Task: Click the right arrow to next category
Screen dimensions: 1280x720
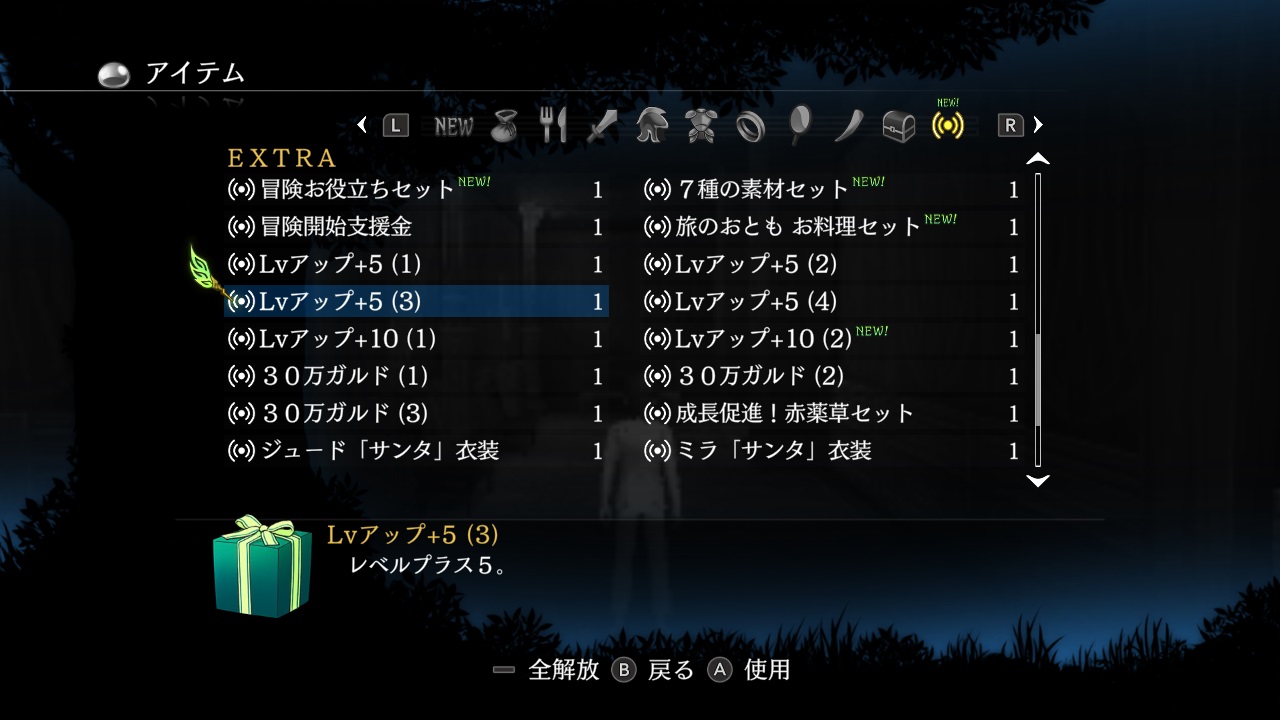Action: click(1038, 124)
